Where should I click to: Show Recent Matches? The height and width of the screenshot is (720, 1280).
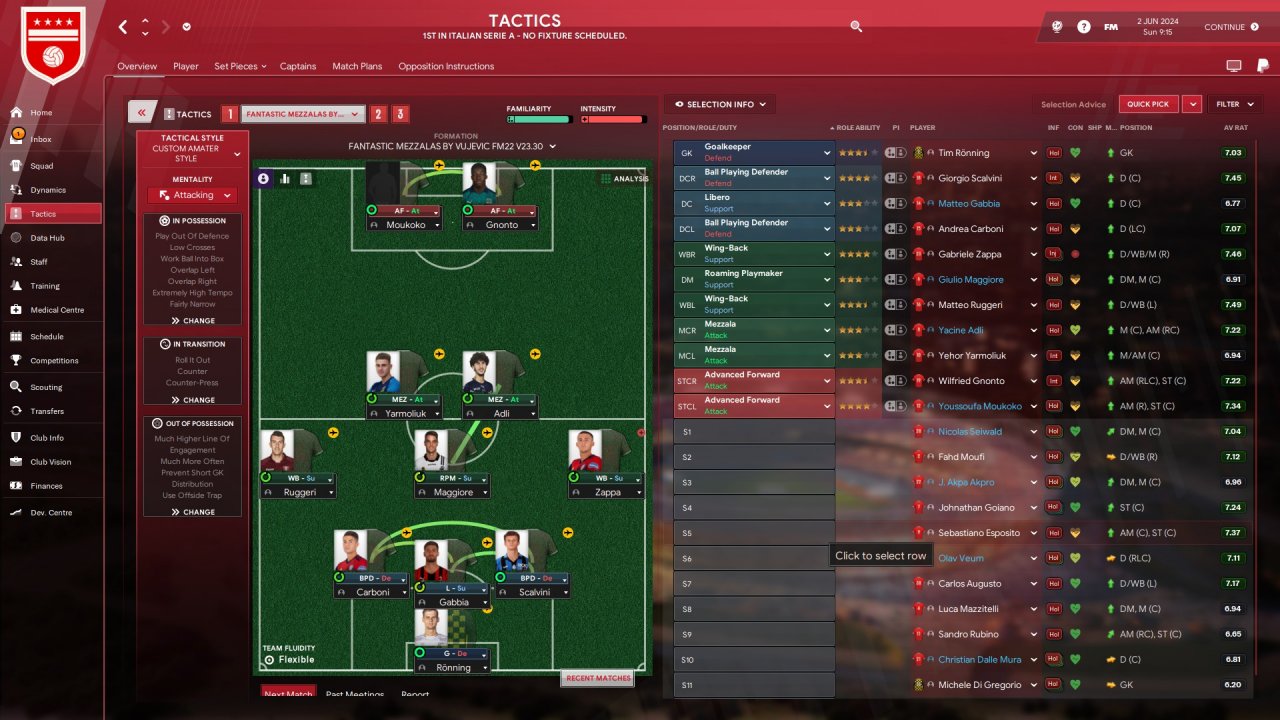(598, 678)
